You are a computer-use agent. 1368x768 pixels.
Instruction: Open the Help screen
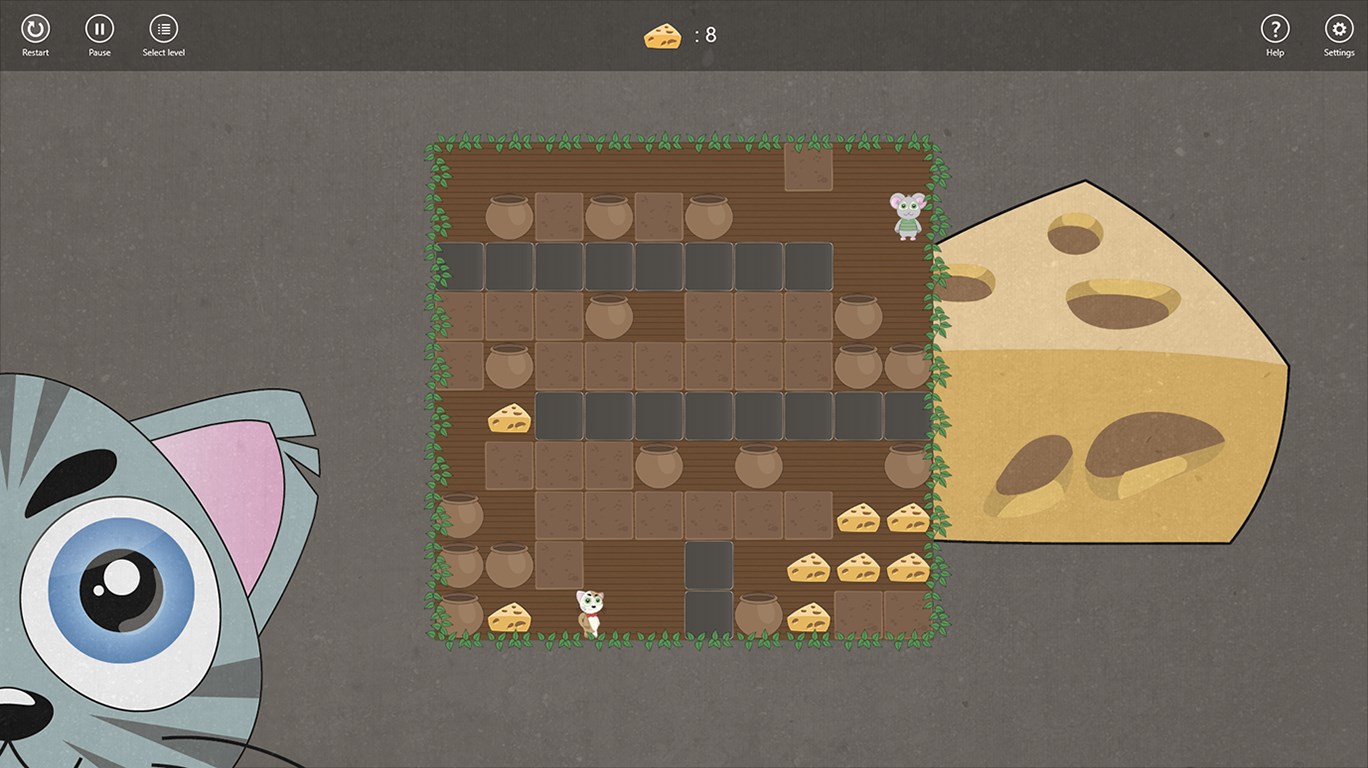pos(1274,29)
